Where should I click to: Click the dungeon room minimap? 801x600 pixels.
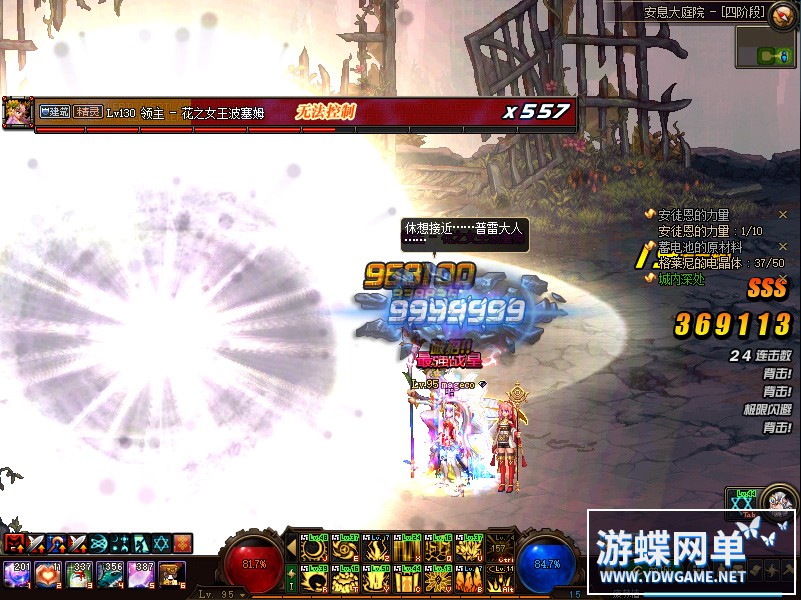coord(766,47)
